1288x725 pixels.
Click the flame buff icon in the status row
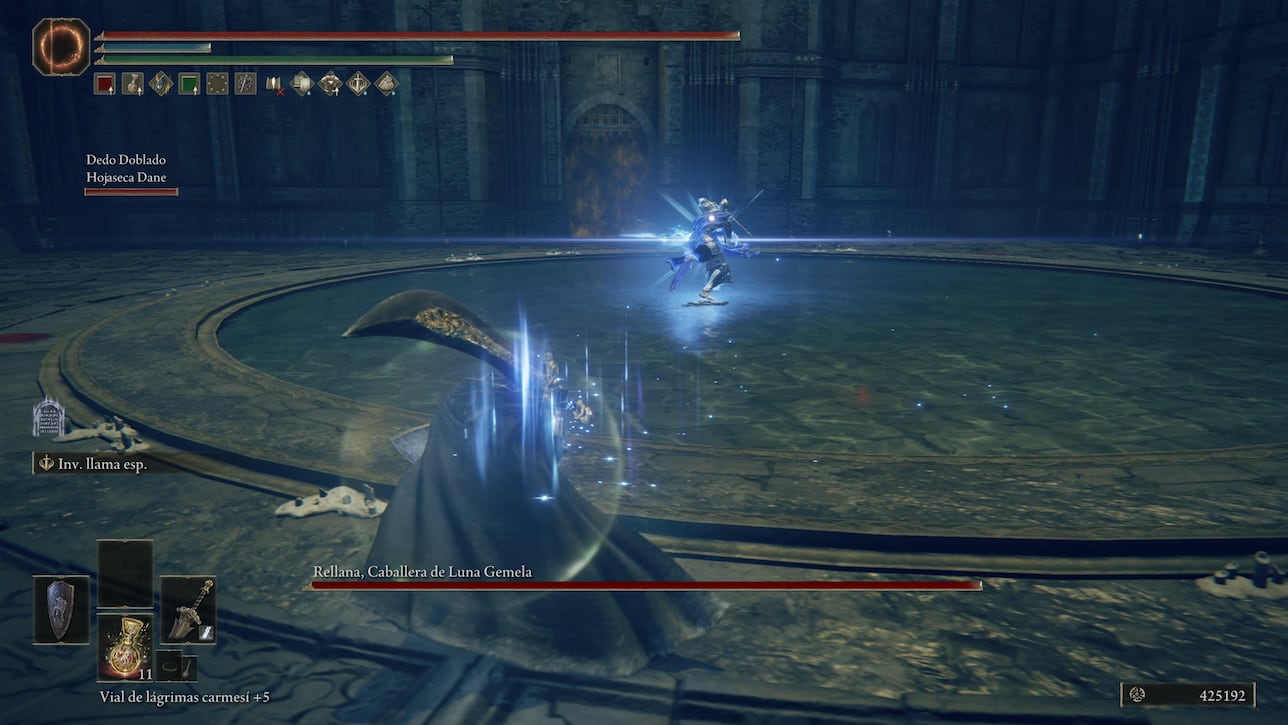click(x=160, y=84)
